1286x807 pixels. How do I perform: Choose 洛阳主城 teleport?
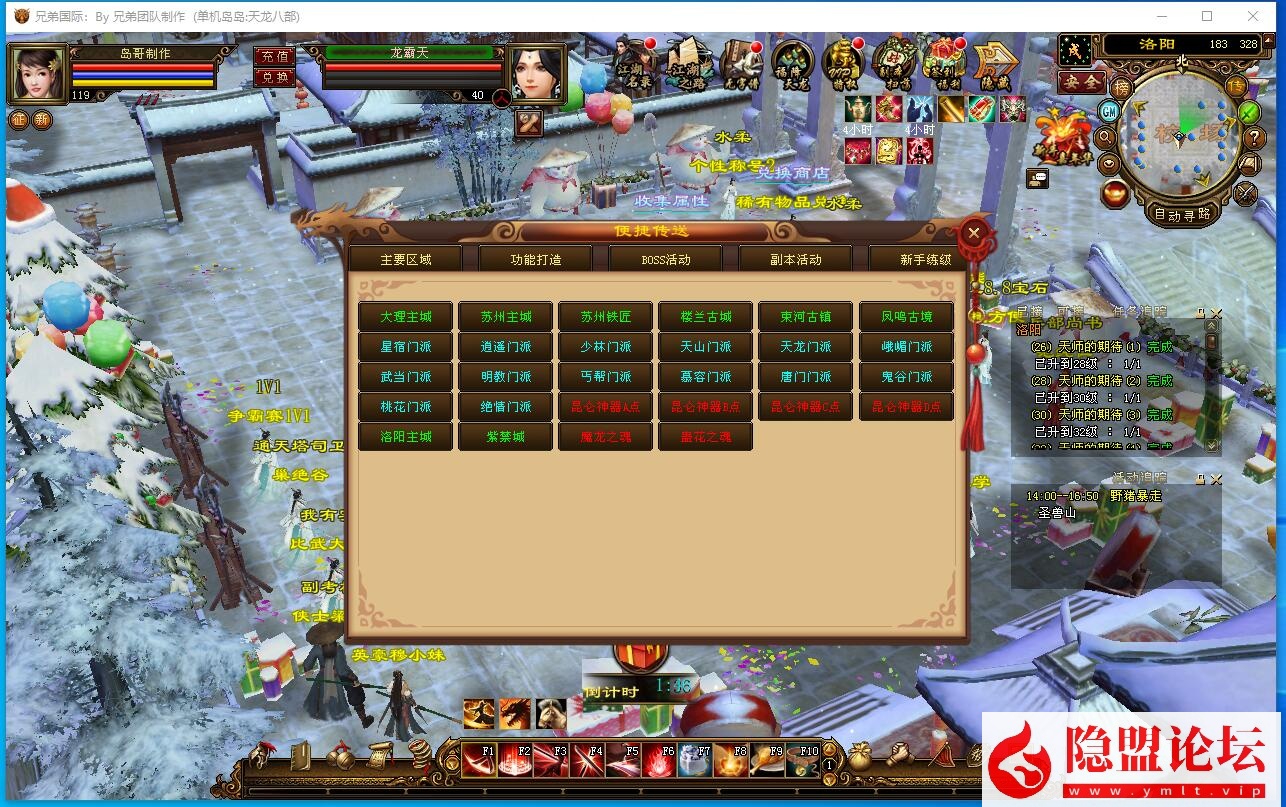(406, 437)
